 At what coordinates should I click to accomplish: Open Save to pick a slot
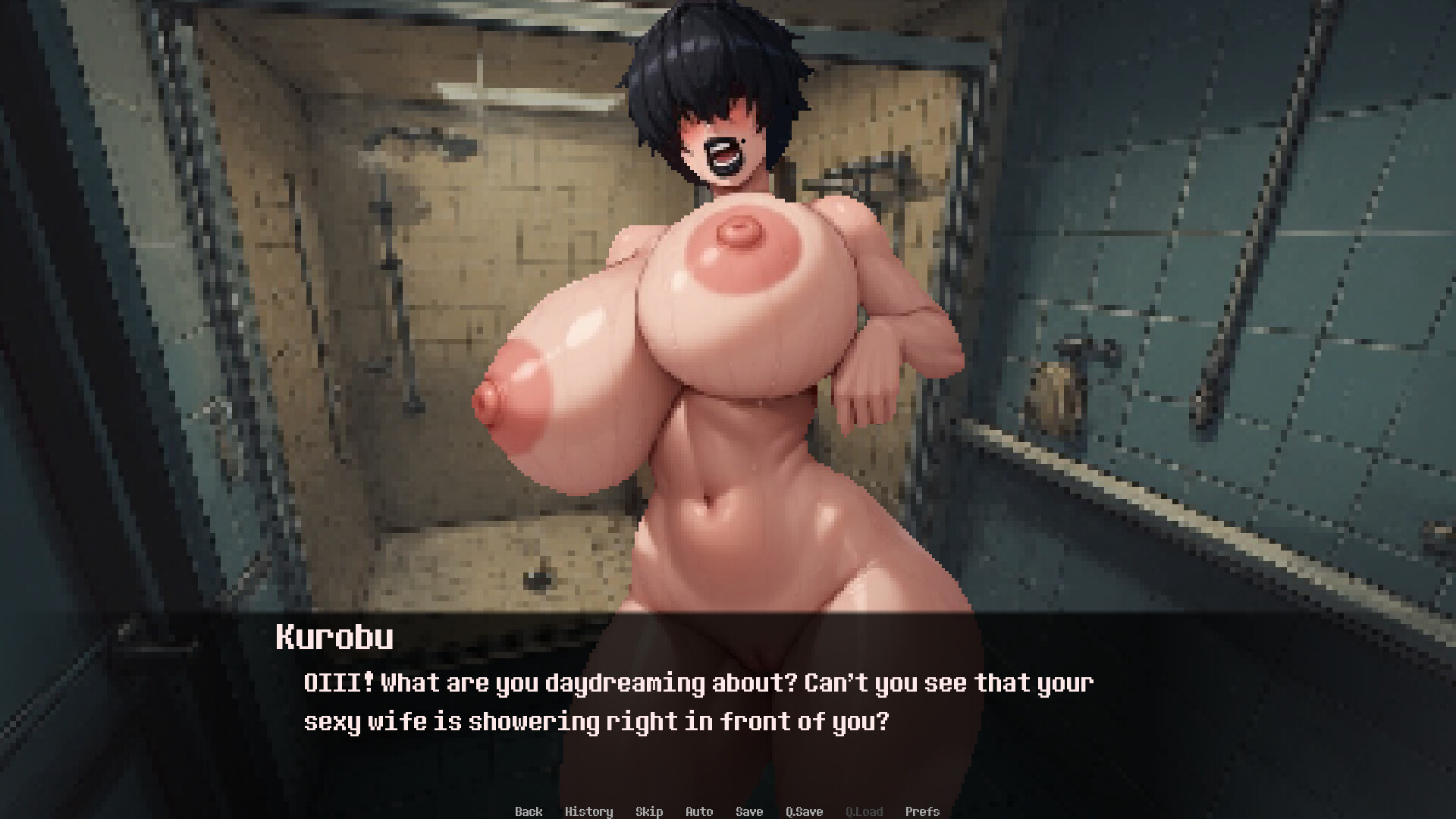point(748,811)
